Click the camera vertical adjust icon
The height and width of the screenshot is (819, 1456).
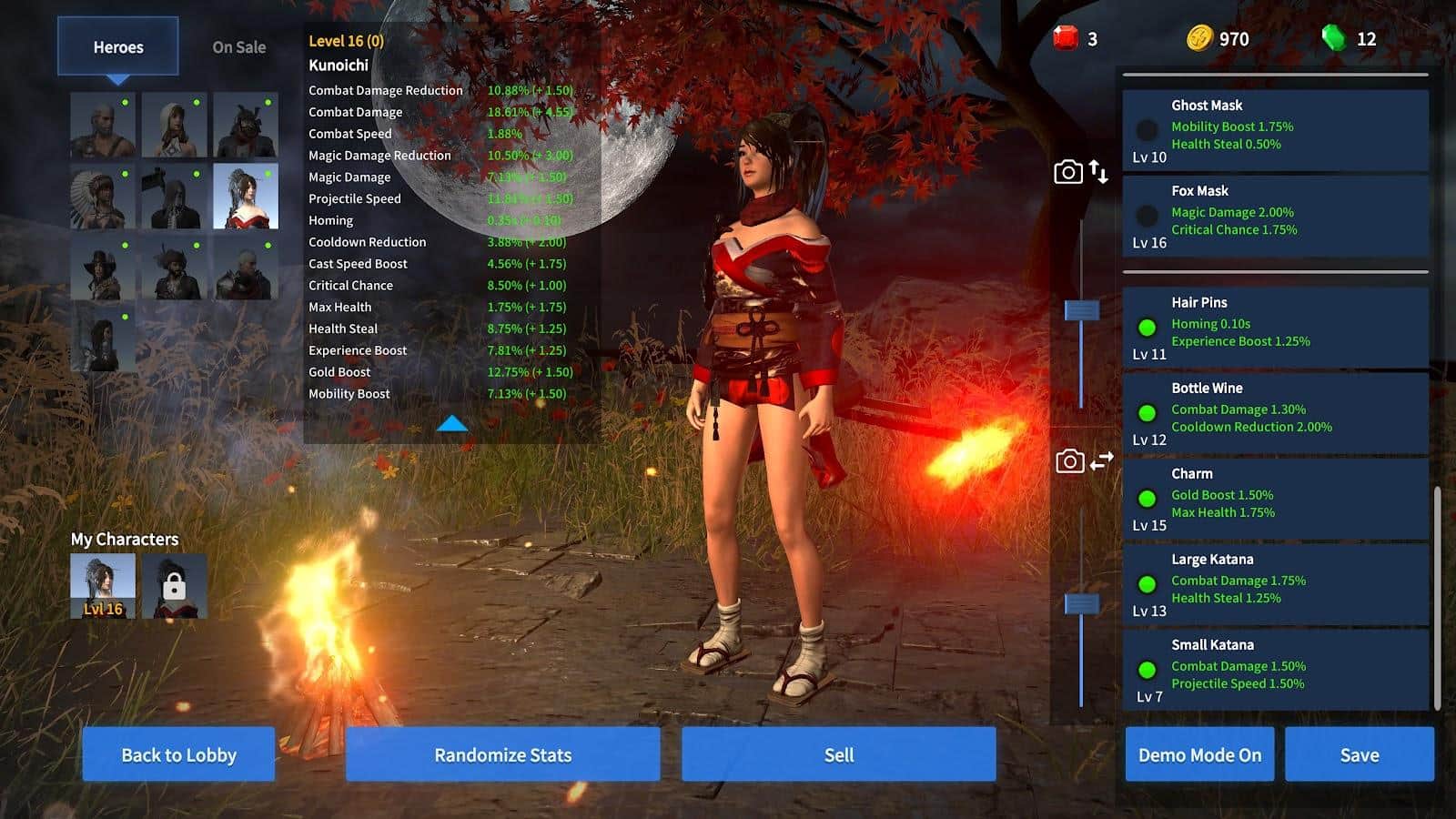(x=1081, y=172)
